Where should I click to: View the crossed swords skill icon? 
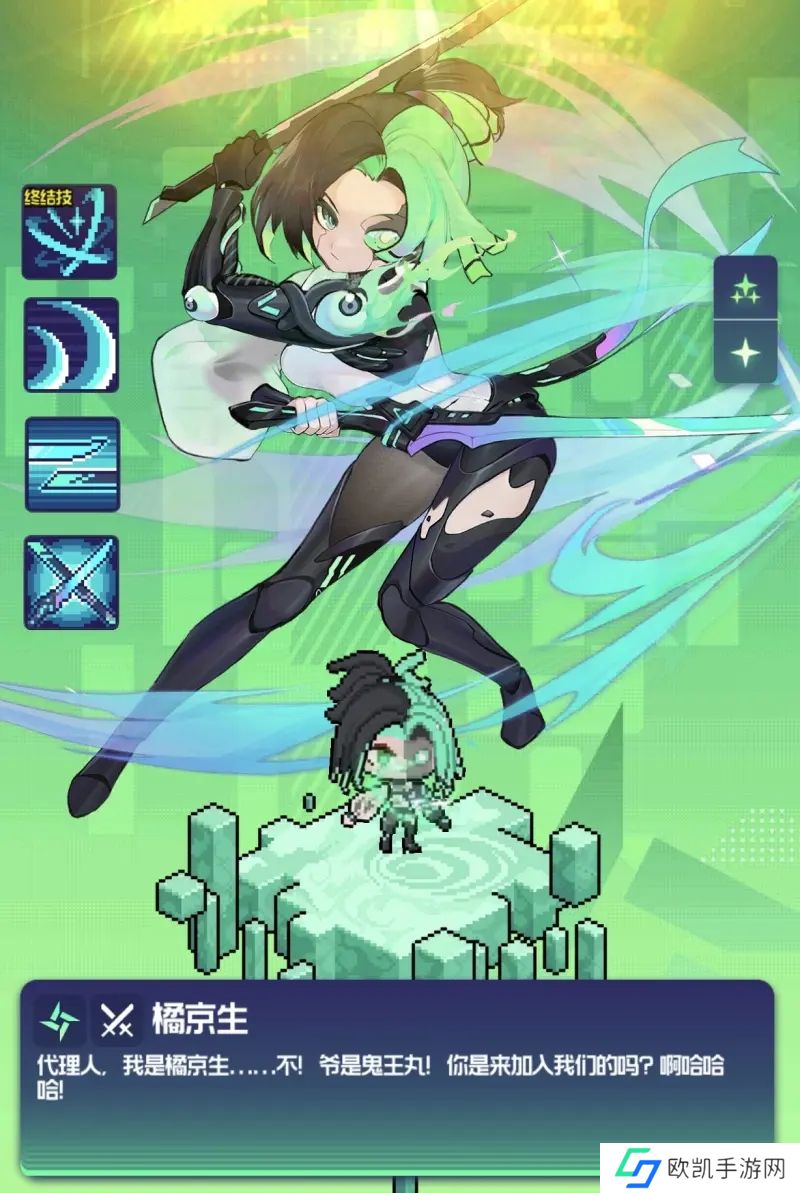71,582
